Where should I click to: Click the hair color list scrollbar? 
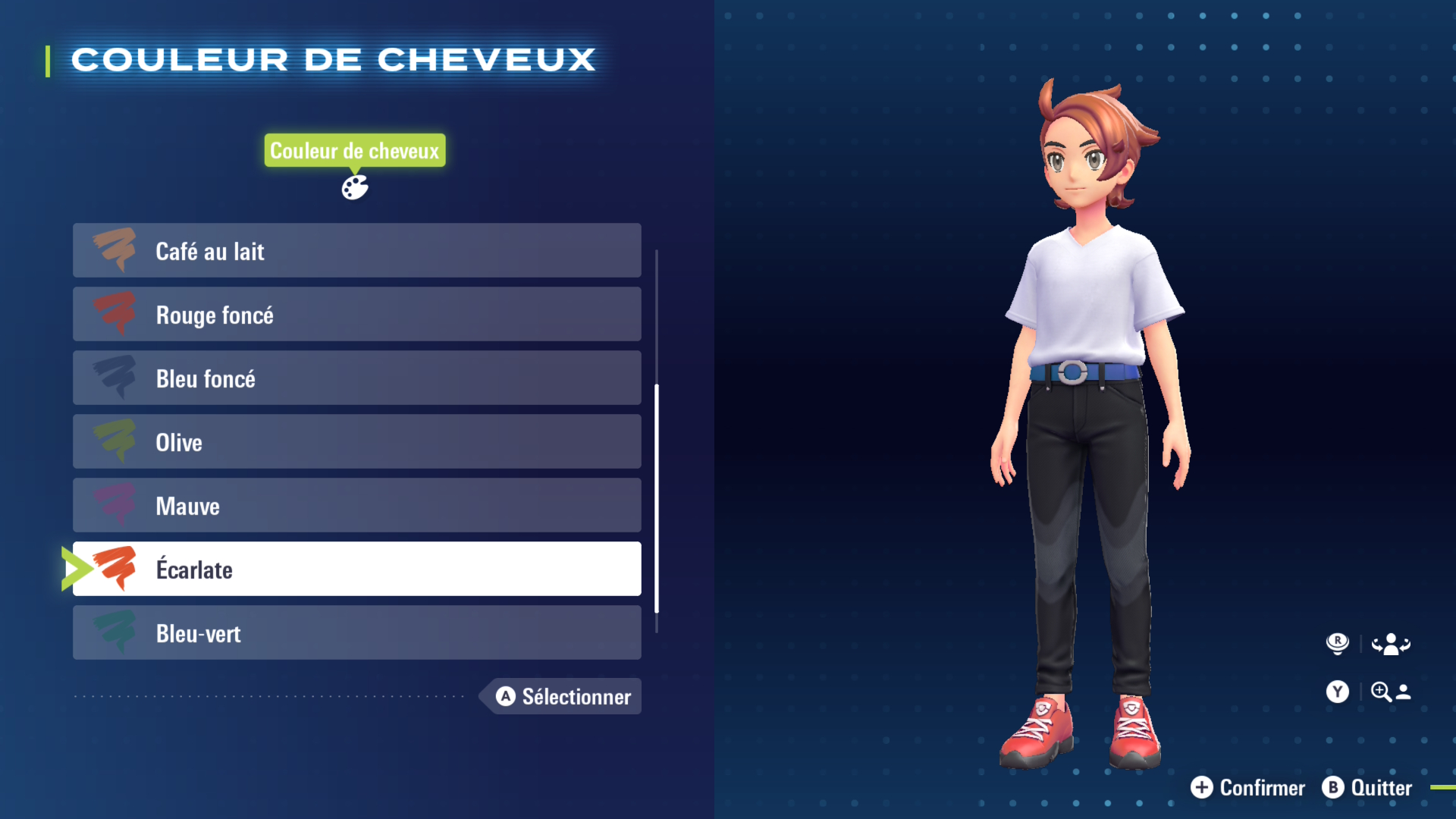pyautogui.click(x=657, y=497)
